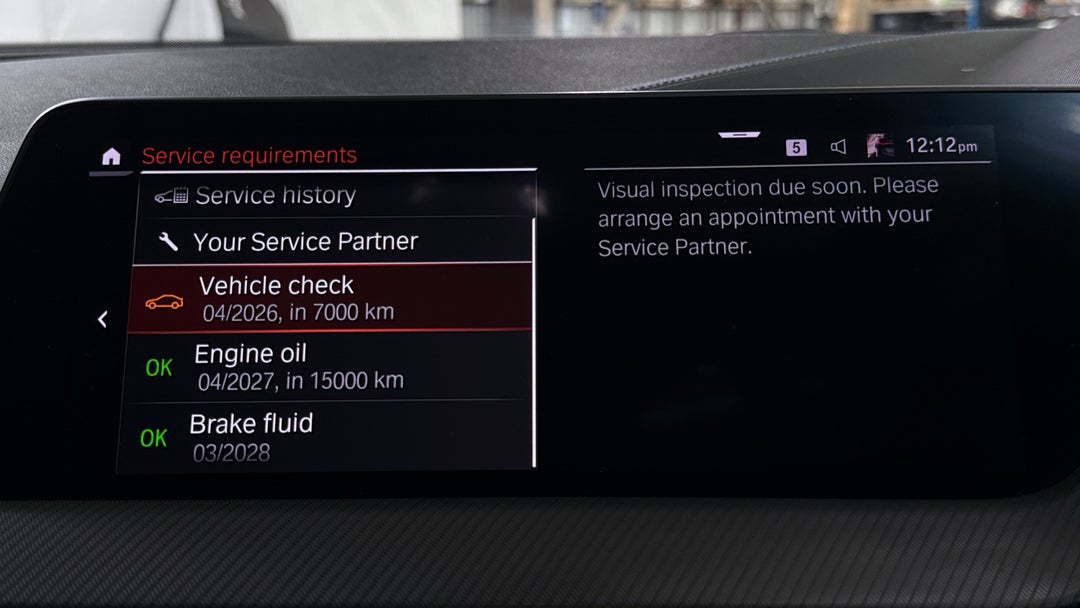Go to the home screen icon
Image resolution: width=1080 pixels, height=608 pixels.
tap(111, 157)
